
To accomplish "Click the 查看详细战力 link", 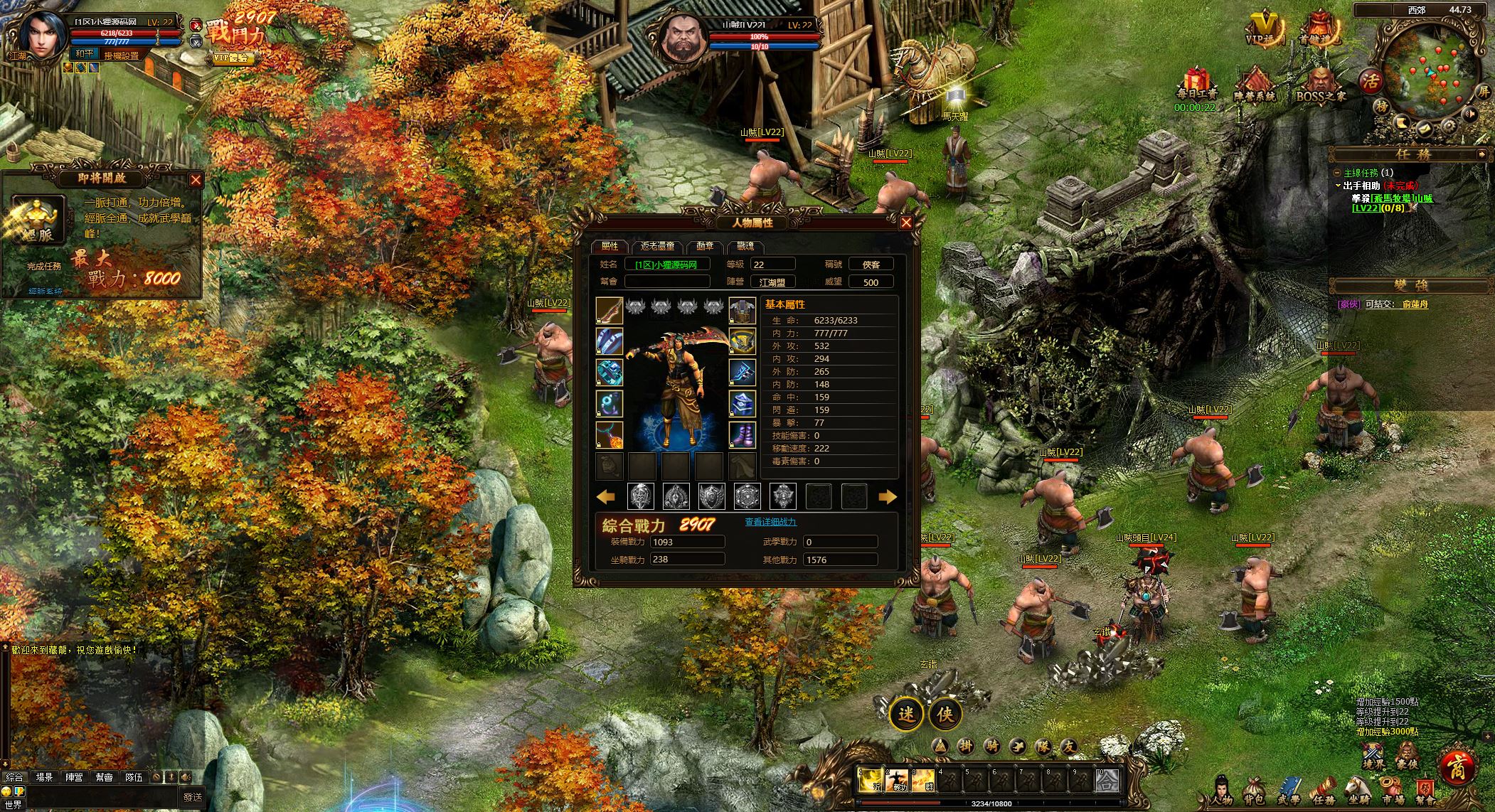I will click(x=770, y=522).
